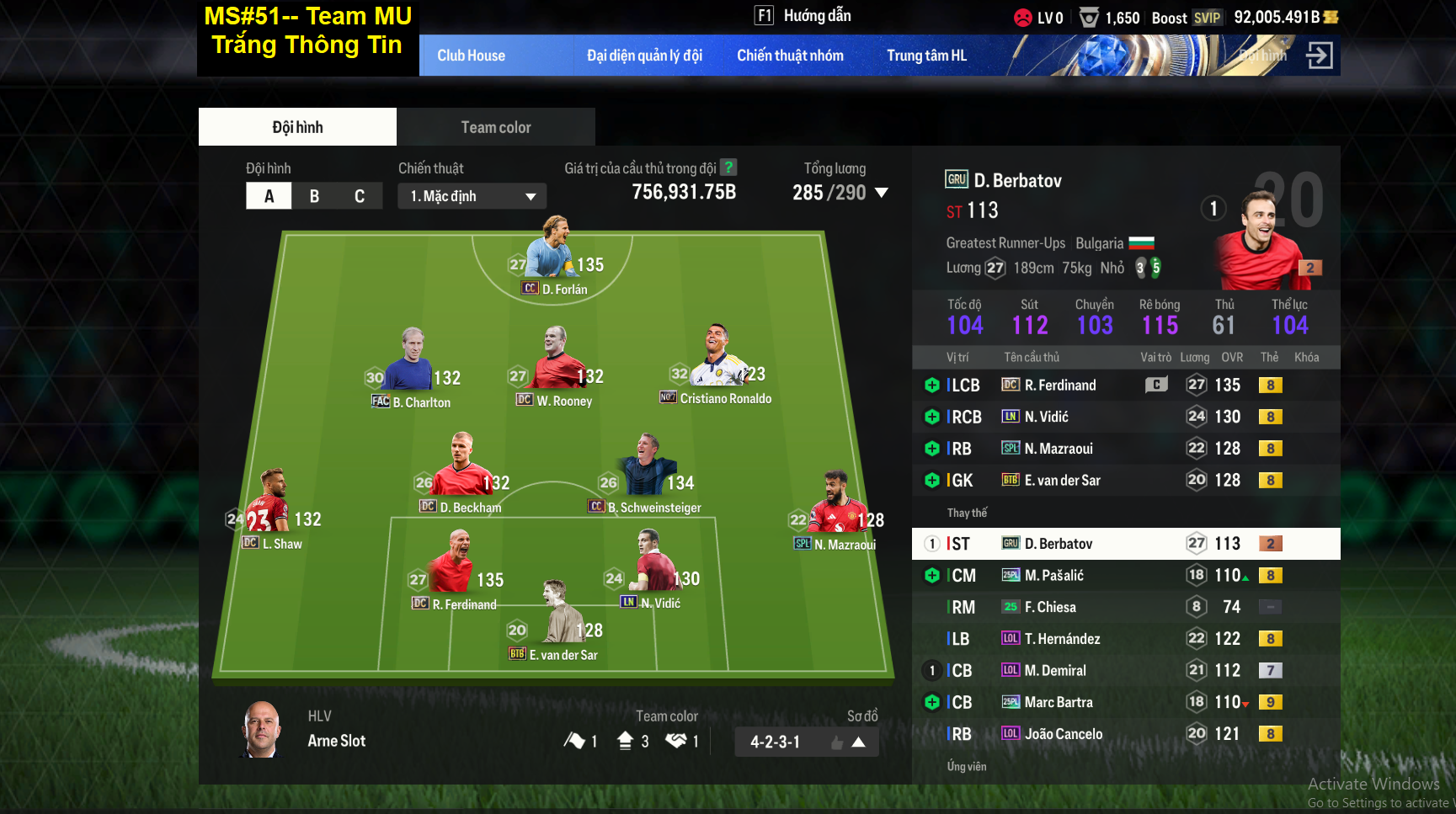Switch back to formation preset A

(x=269, y=195)
